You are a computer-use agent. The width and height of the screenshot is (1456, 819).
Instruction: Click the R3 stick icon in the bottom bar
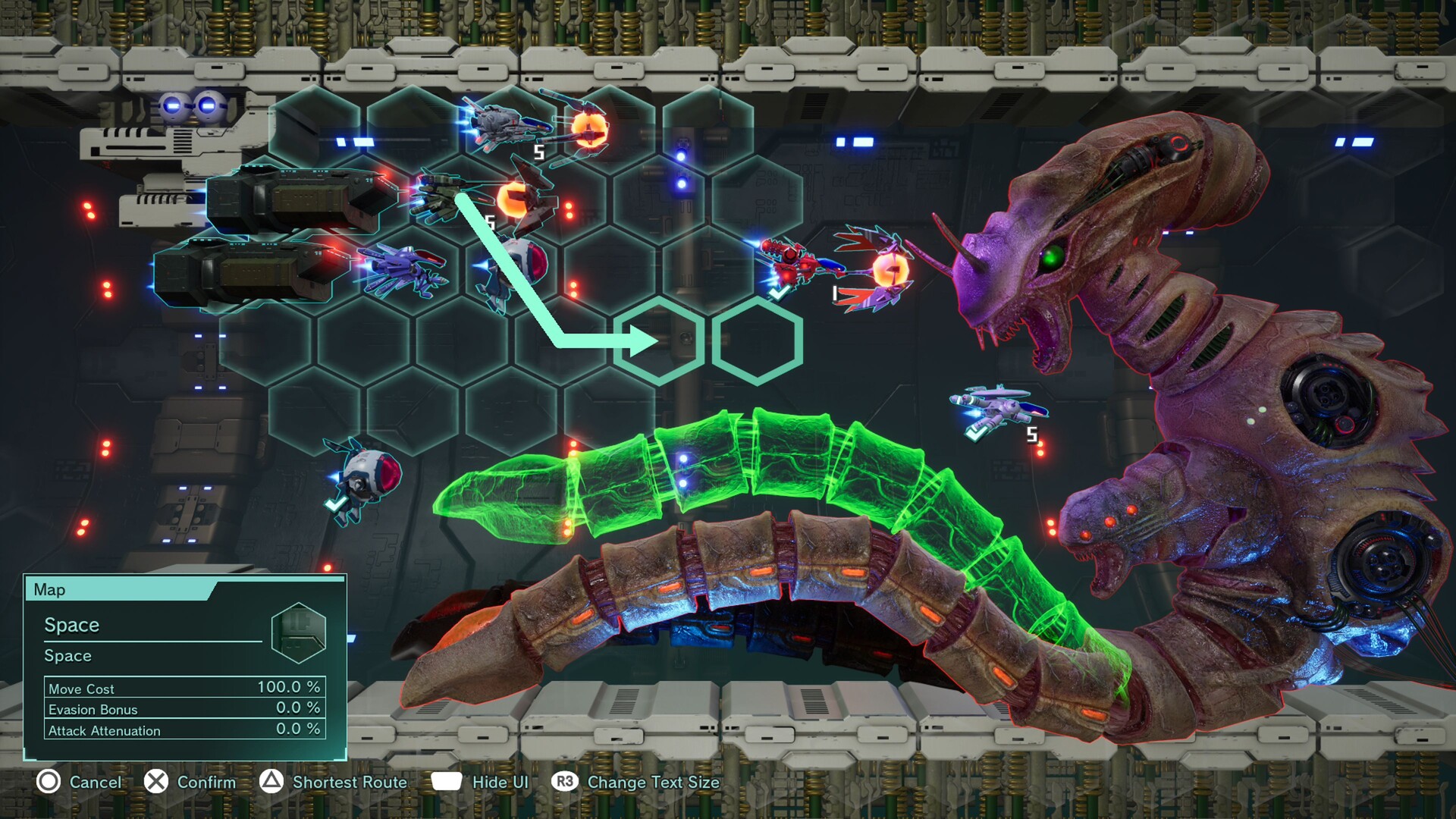[564, 782]
